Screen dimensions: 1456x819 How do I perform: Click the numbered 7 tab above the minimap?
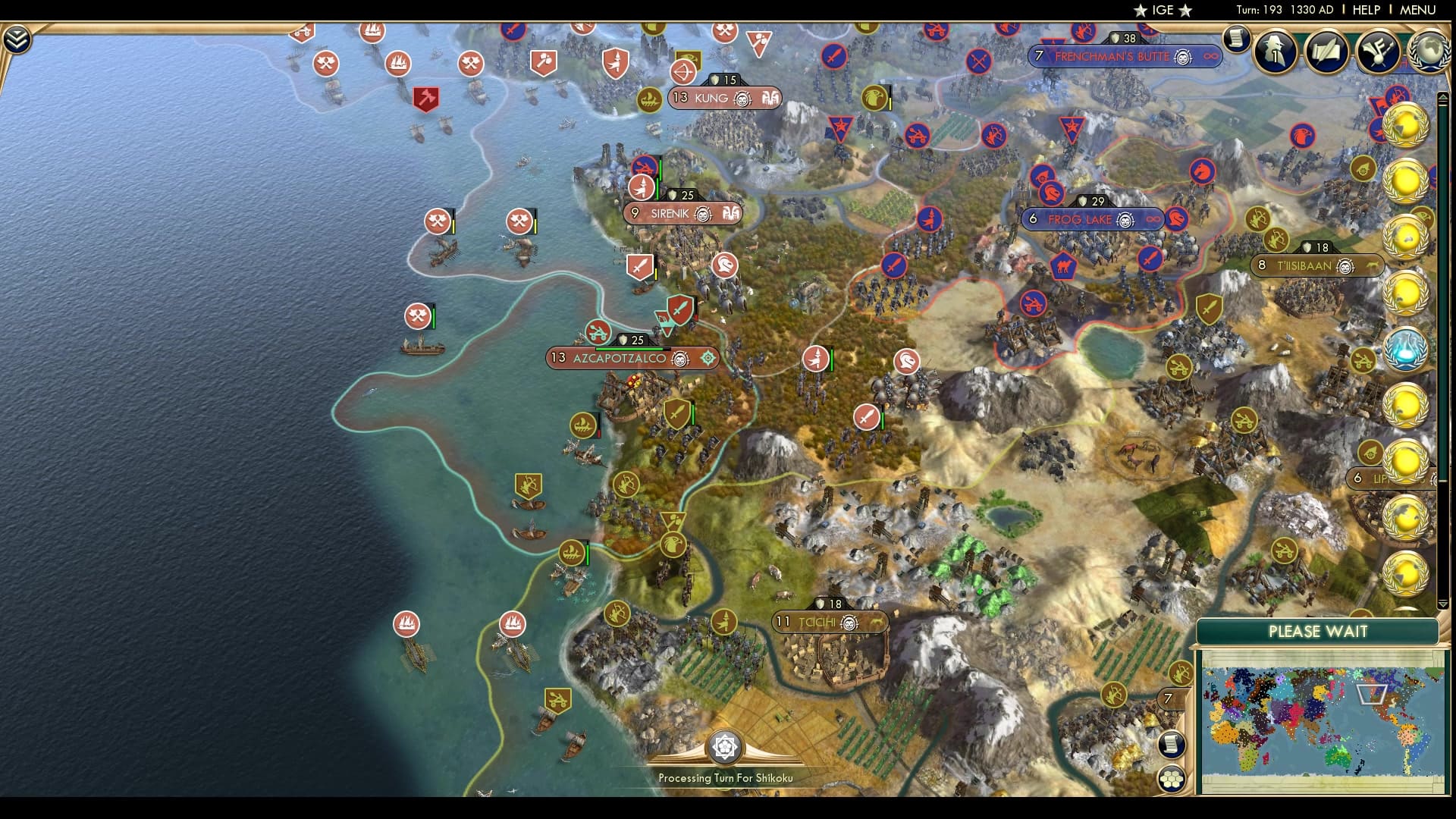coord(1168,696)
